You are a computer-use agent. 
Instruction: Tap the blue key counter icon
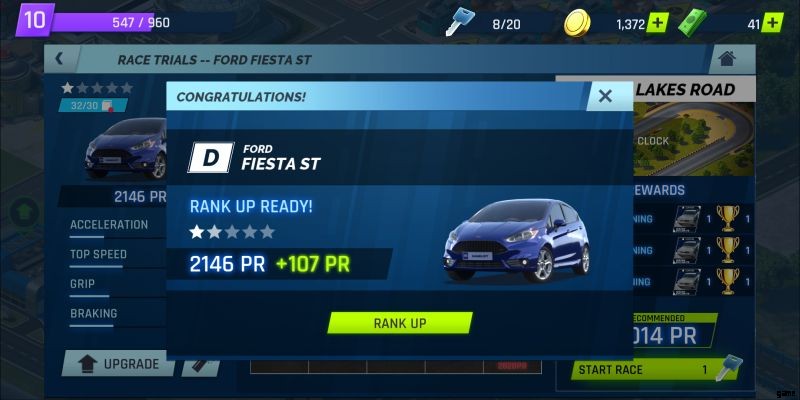click(460, 22)
